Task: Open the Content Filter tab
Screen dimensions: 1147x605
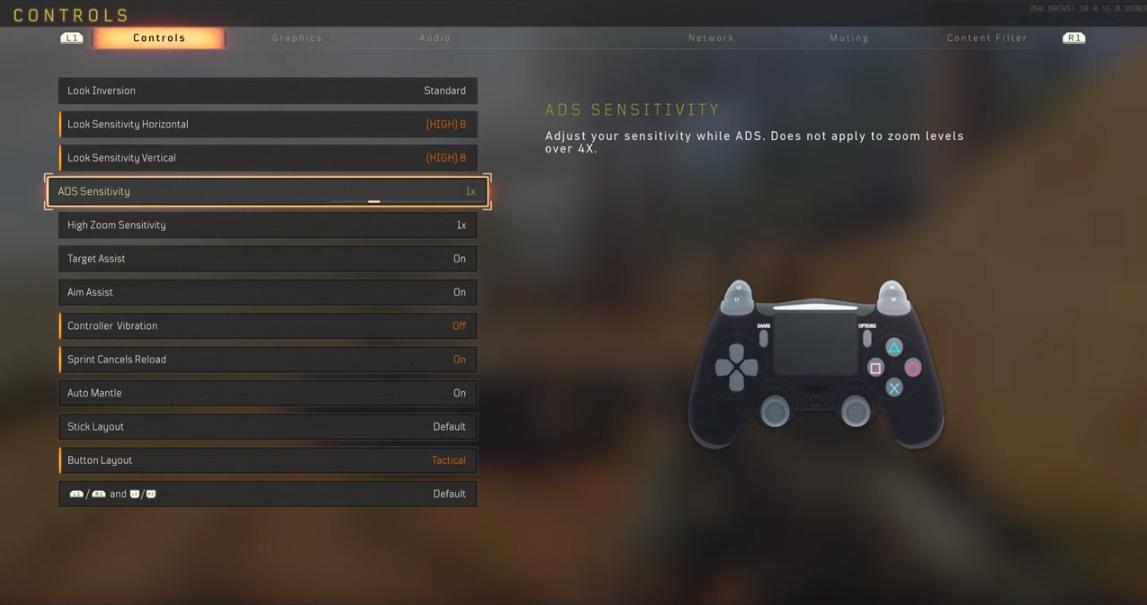Action: click(x=986, y=38)
